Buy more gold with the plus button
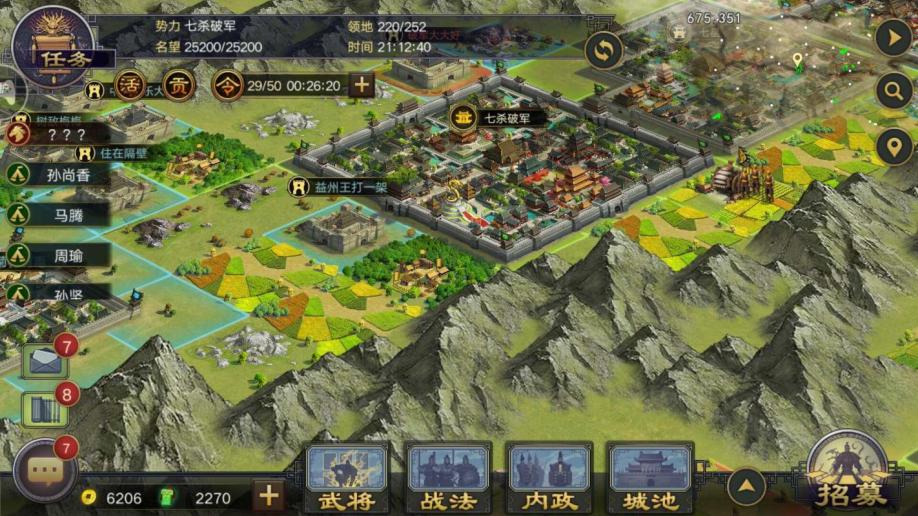The image size is (918, 516). pyautogui.click(x=267, y=496)
